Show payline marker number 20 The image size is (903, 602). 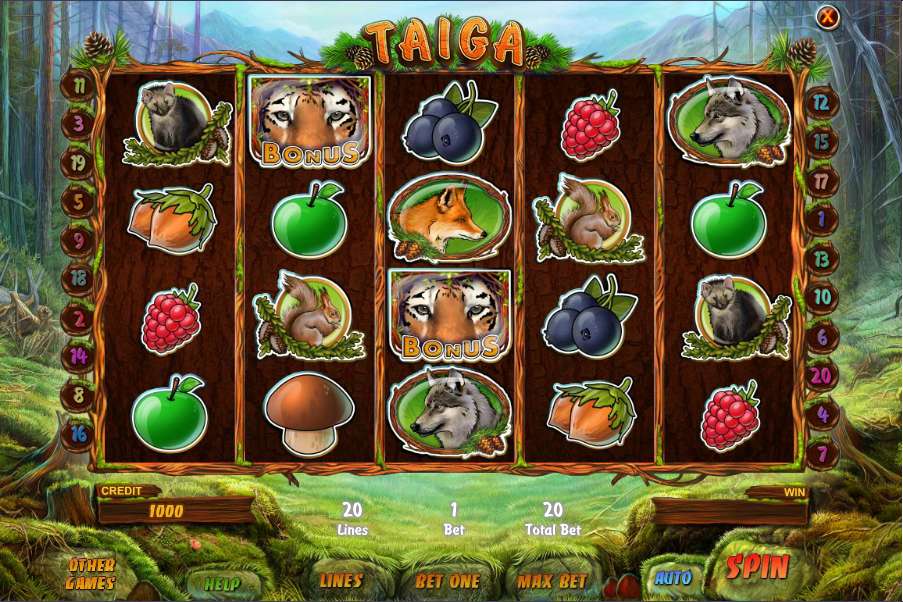tap(822, 376)
